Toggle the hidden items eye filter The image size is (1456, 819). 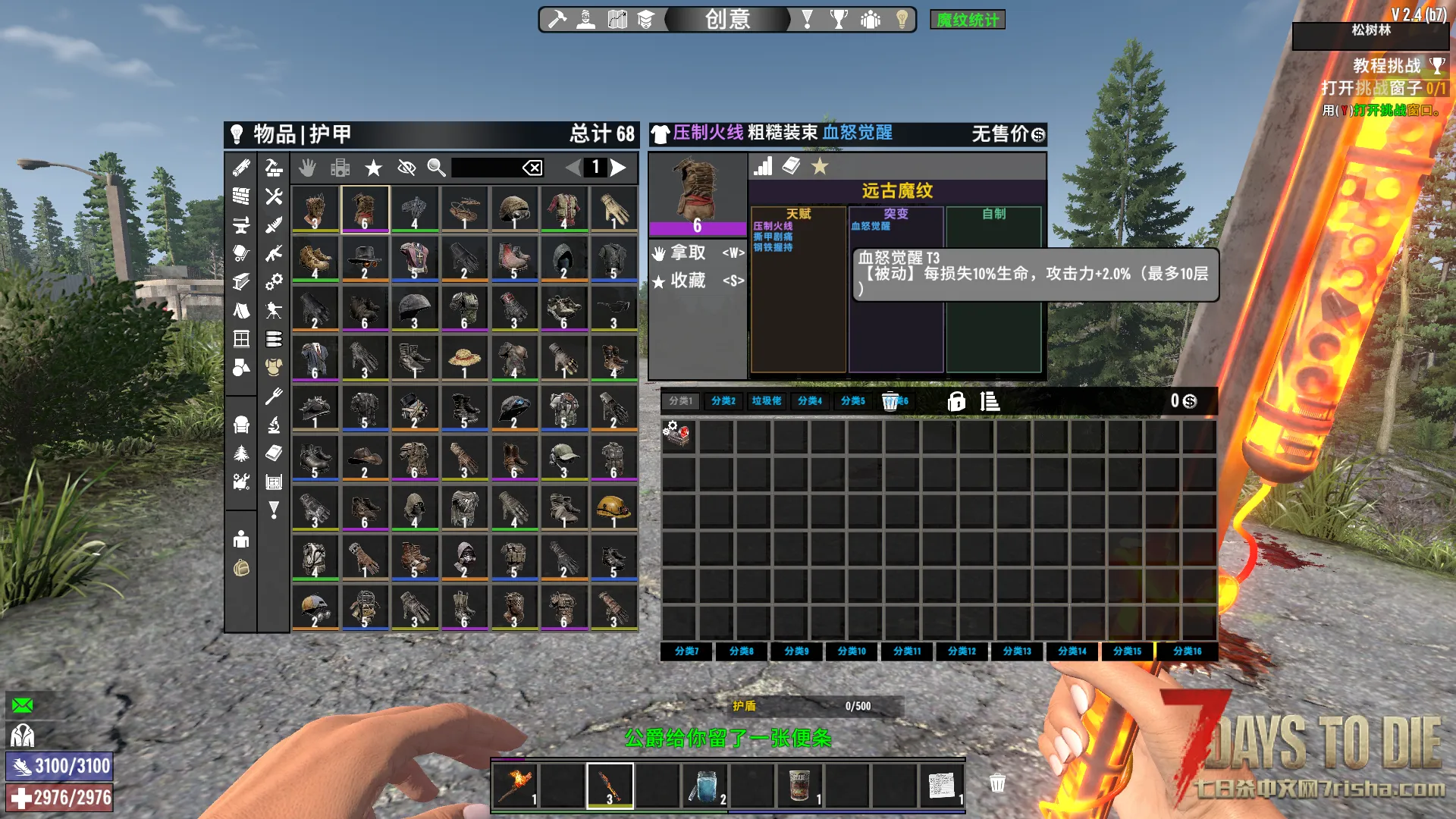406,168
